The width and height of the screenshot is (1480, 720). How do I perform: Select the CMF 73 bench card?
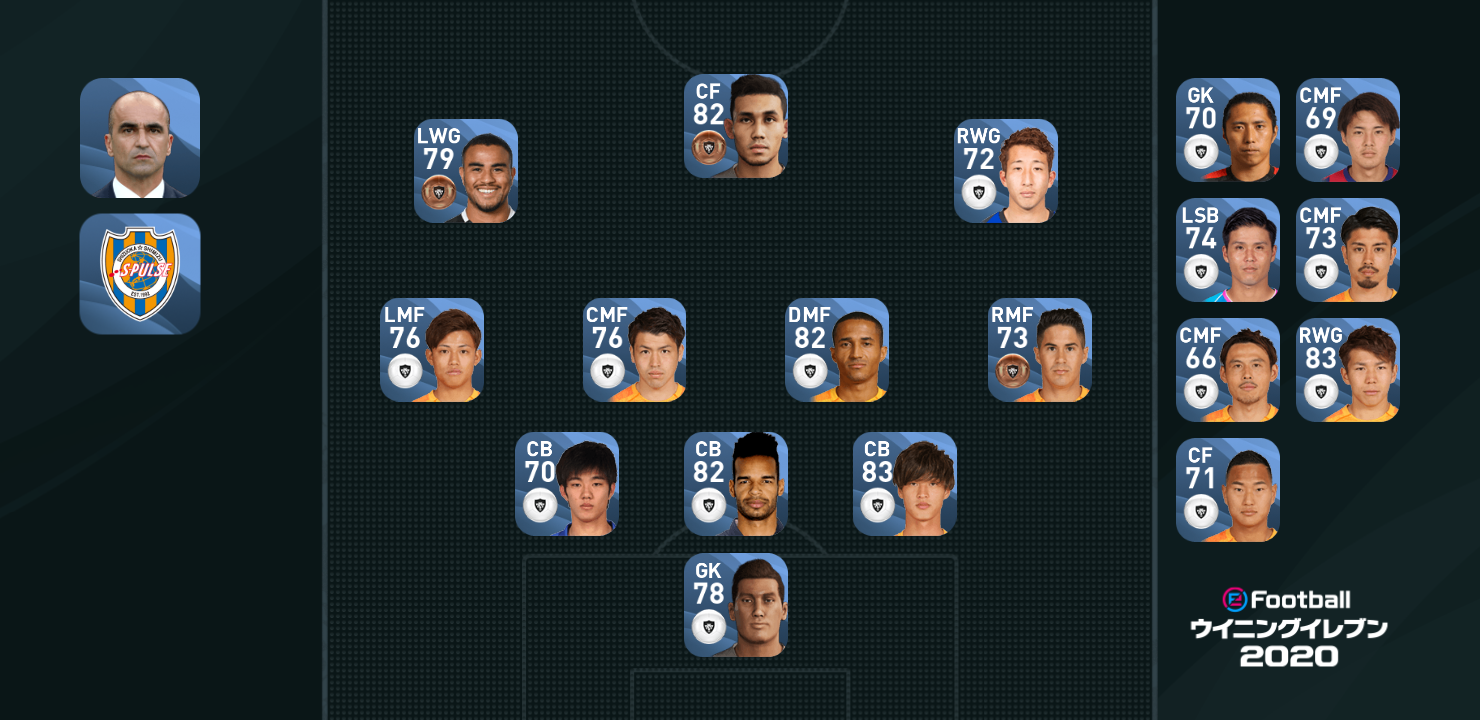pyautogui.click(x=1347, y=250)
